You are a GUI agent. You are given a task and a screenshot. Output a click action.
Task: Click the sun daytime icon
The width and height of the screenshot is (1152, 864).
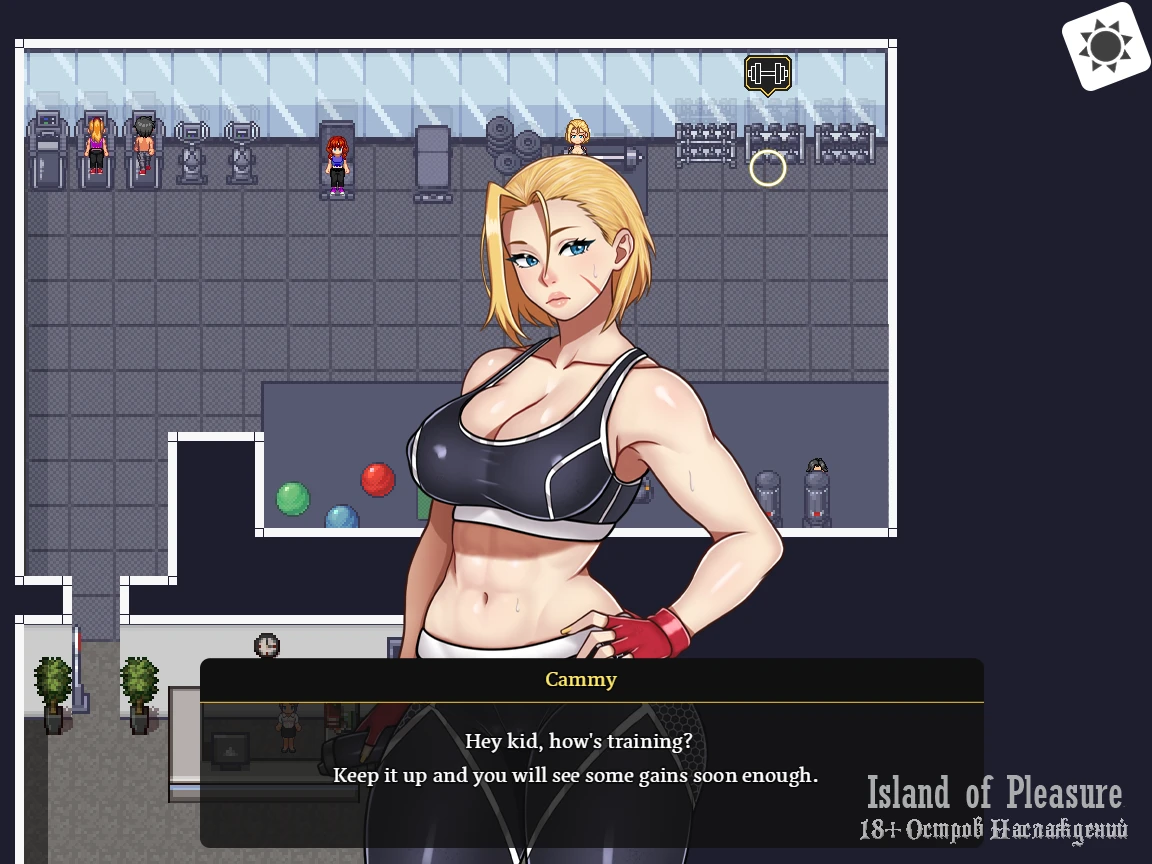(1105, 46)
